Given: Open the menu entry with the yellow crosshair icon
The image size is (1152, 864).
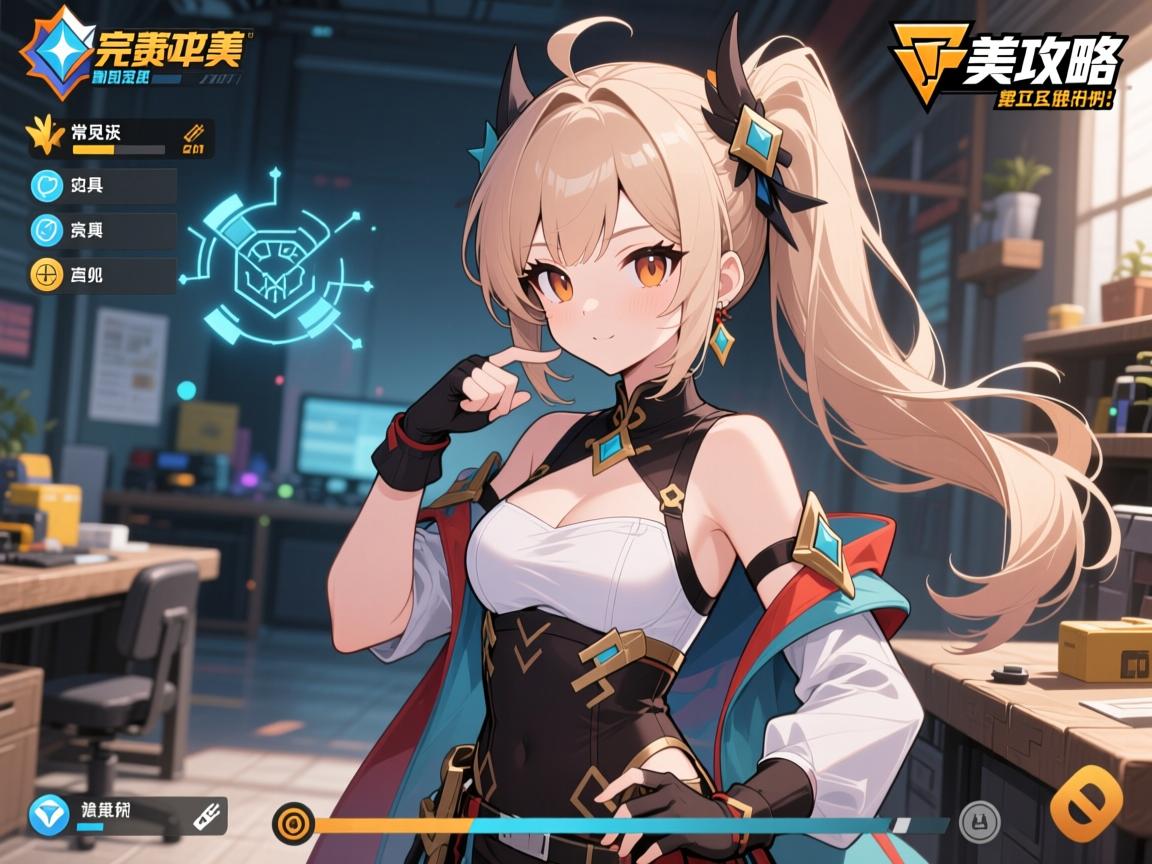Looking at the screenshot, I should point(104,274).
